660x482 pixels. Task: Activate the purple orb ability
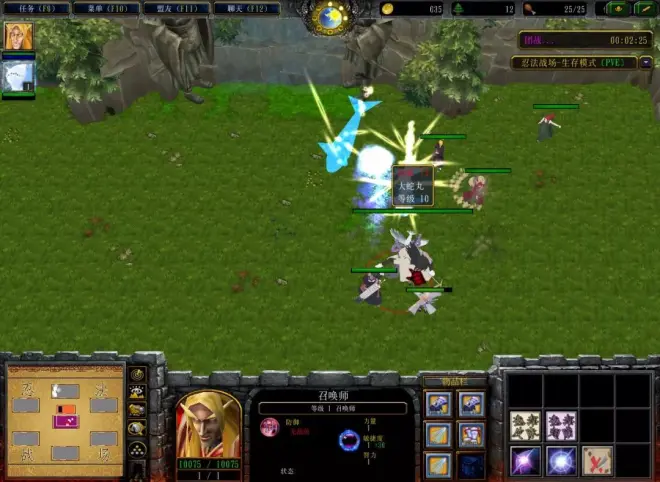pyautogui.click(x=526, y=460)
